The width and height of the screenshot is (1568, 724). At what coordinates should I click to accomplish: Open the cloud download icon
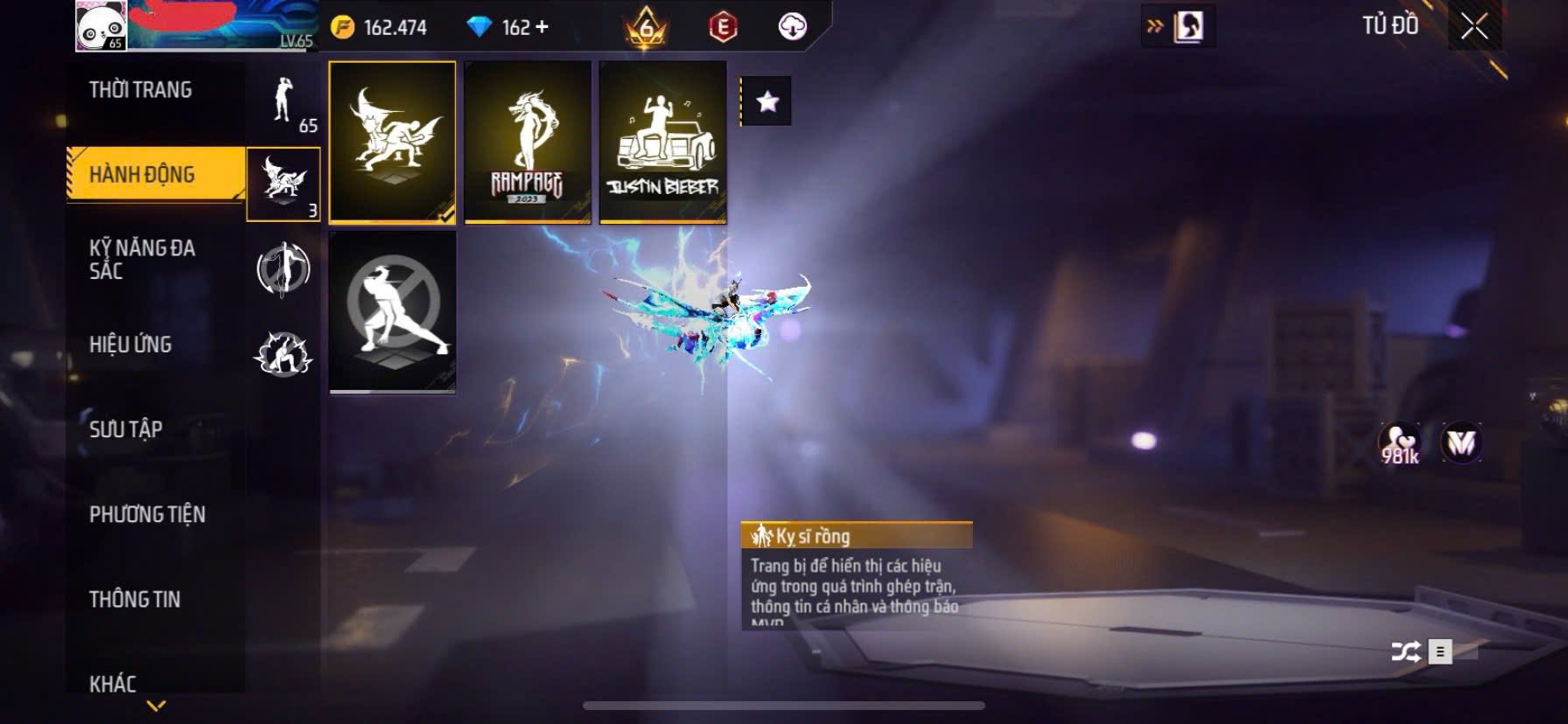point(792,27)
